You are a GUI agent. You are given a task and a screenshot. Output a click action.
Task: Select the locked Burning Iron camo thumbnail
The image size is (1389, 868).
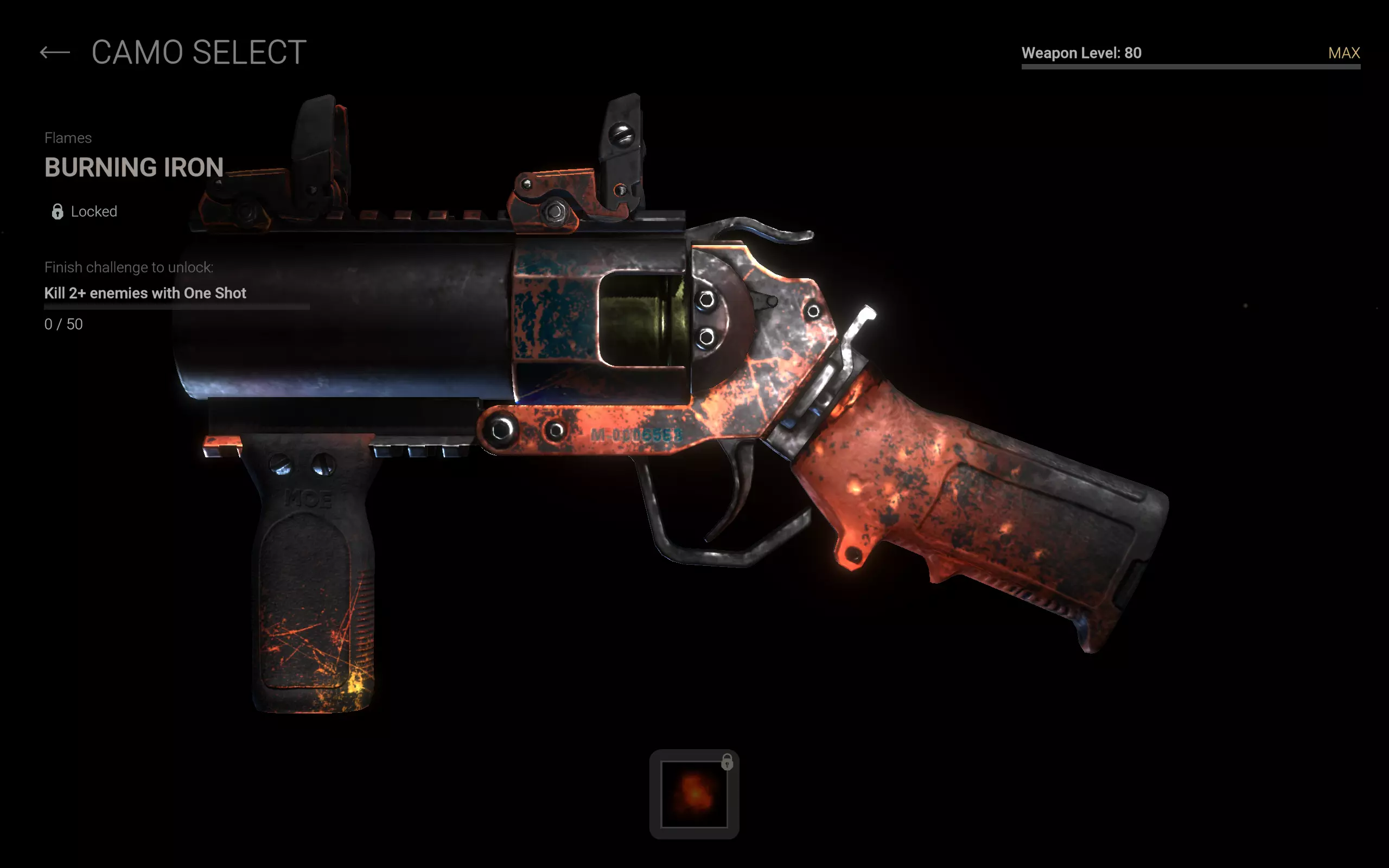[x=694, y=794]
